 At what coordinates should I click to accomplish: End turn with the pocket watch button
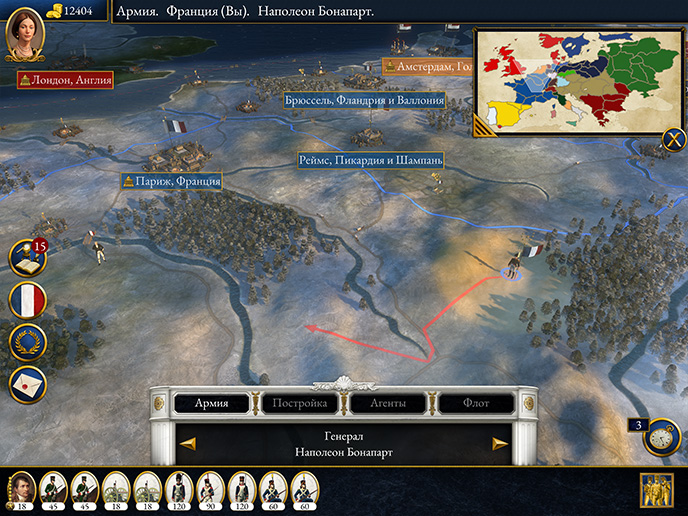point(662,437)
